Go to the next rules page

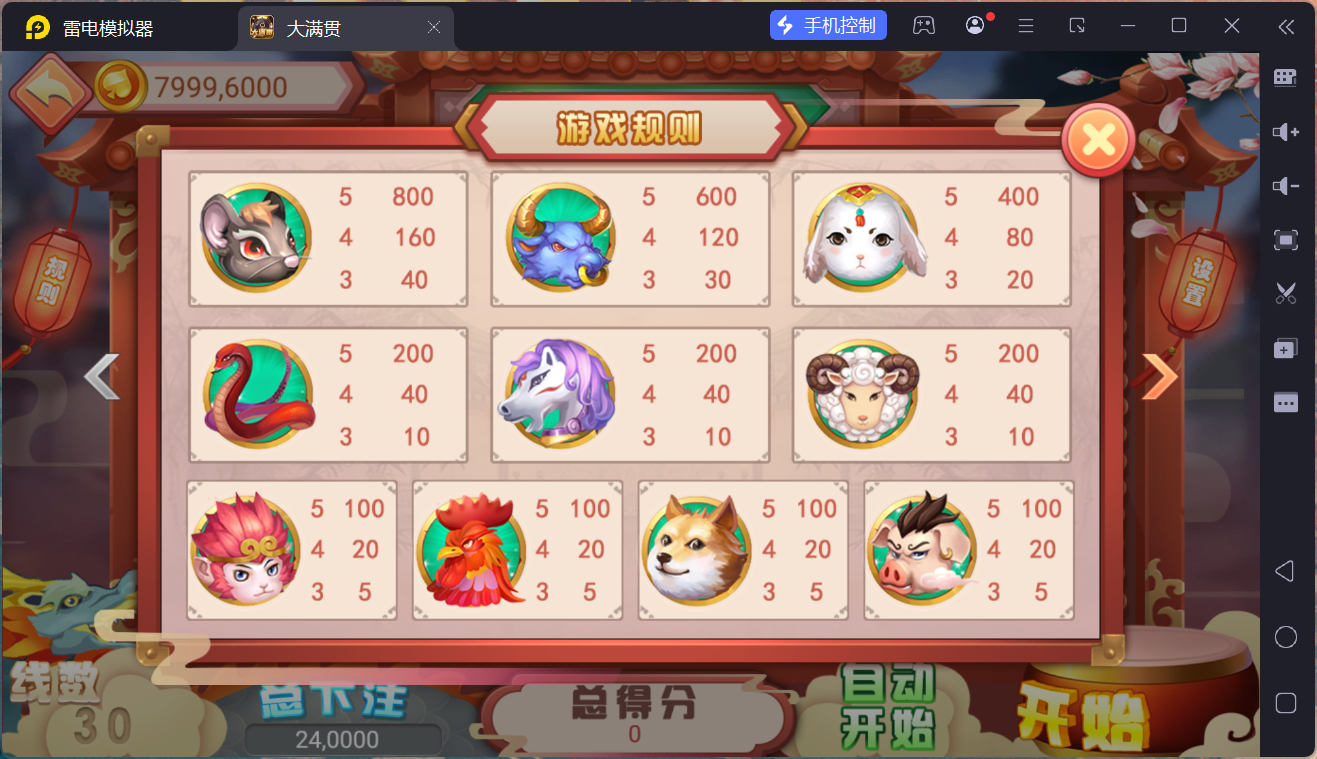click(1160, 376)
